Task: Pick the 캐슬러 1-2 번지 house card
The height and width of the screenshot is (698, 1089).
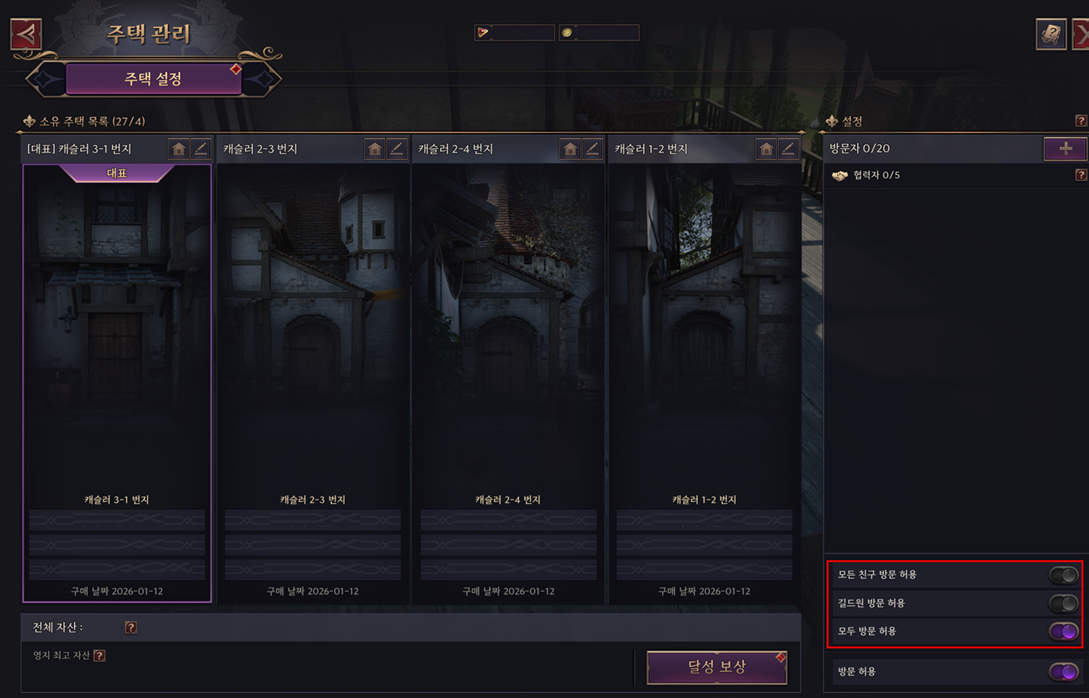Action: (x=704, y=380)
